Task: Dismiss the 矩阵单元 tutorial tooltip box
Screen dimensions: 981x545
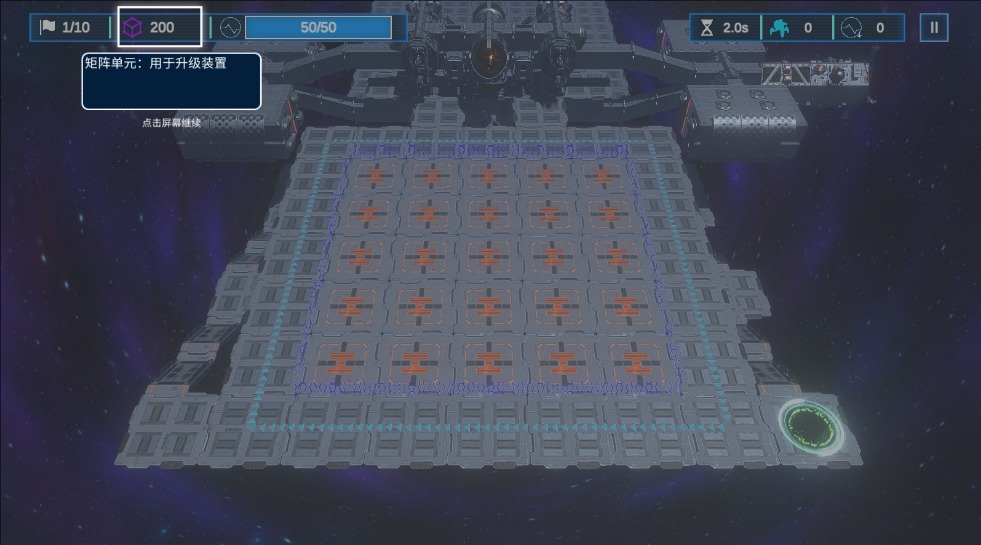Action: [x=171, y=81]
